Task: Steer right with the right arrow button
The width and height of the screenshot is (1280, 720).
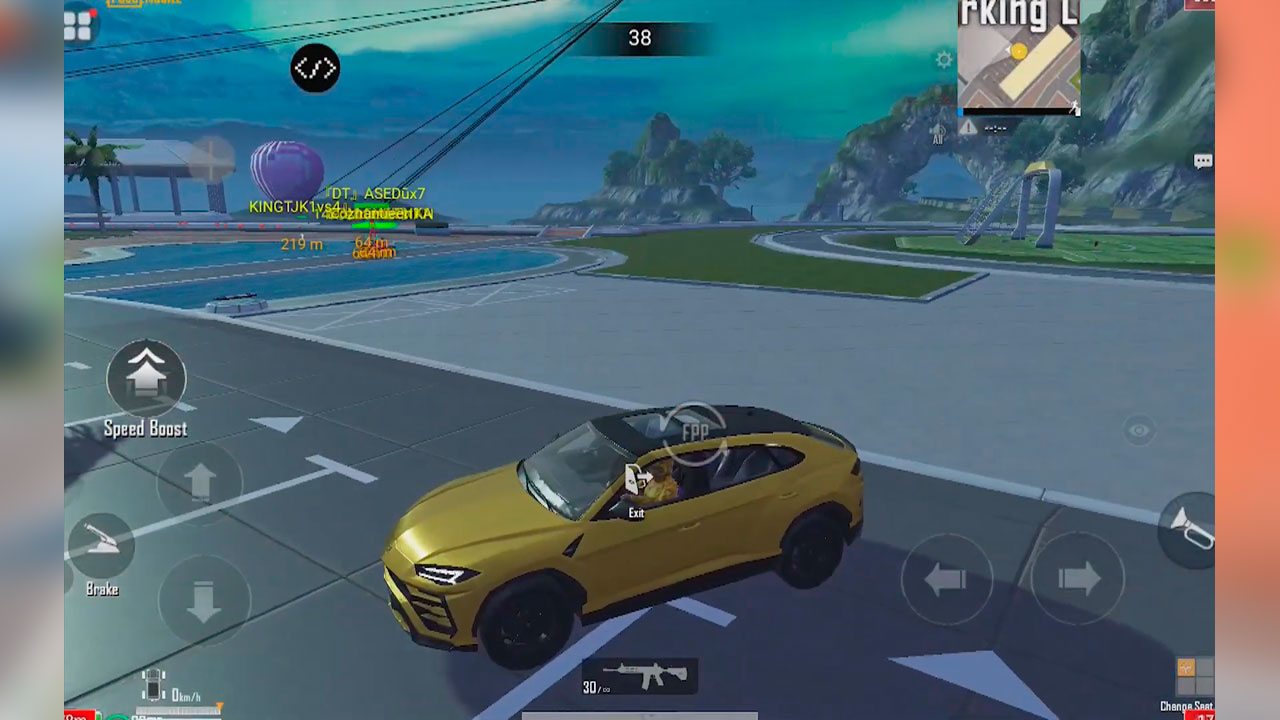Action: pyautogui.click(x=1077, y=579)
